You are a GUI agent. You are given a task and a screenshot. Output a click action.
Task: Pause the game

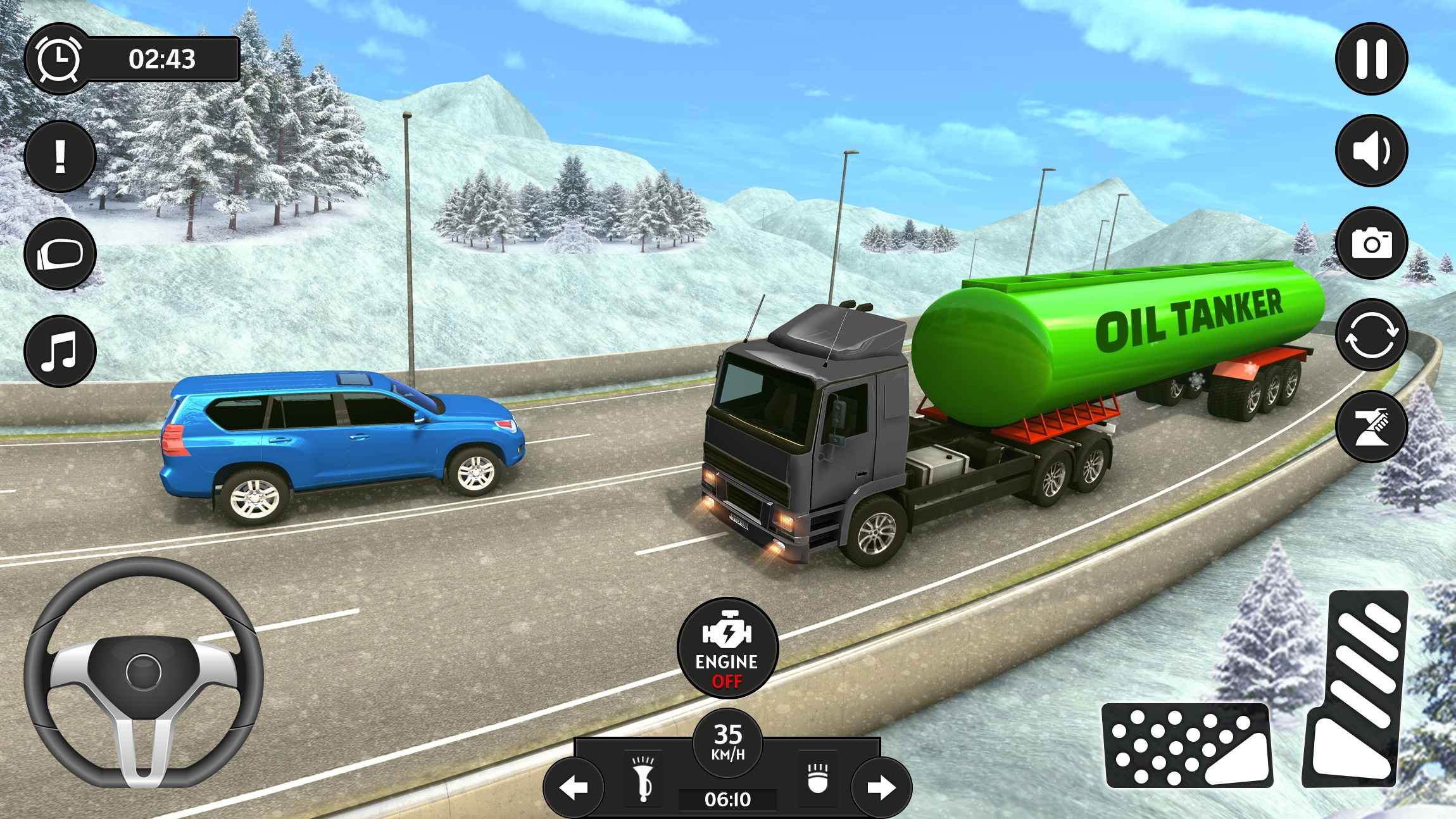[1371, 59]
